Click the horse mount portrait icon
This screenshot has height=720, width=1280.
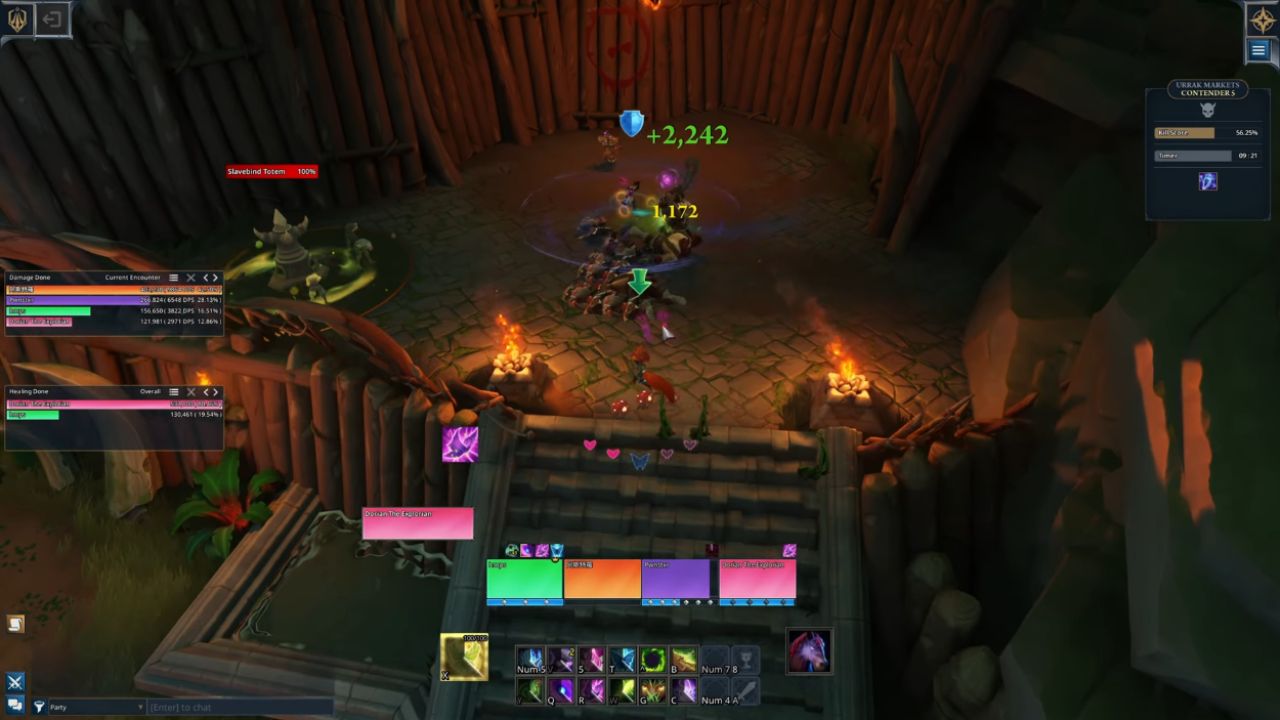pos(808,651)
